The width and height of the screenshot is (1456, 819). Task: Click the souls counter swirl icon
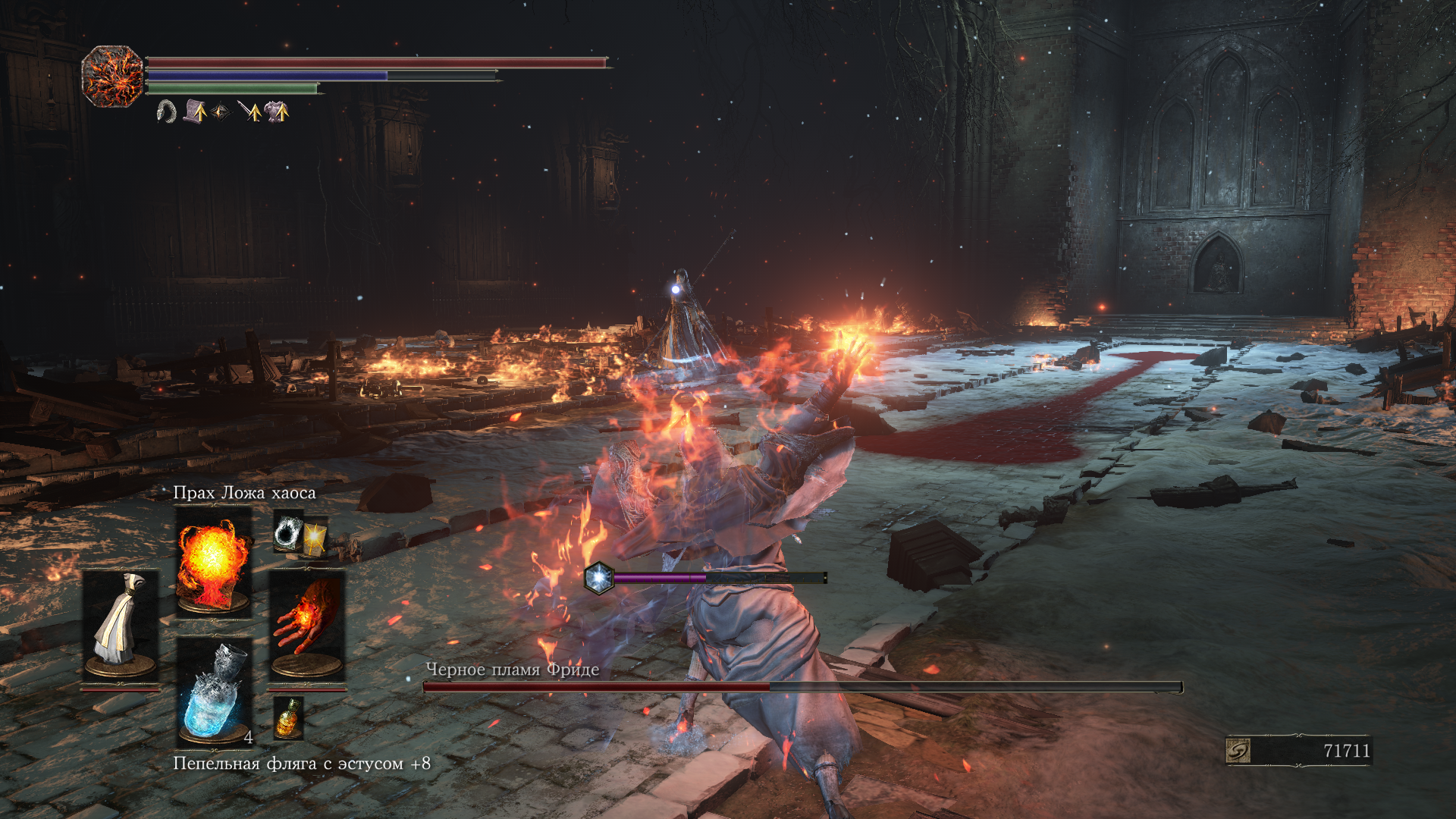tap(1238, 751)
